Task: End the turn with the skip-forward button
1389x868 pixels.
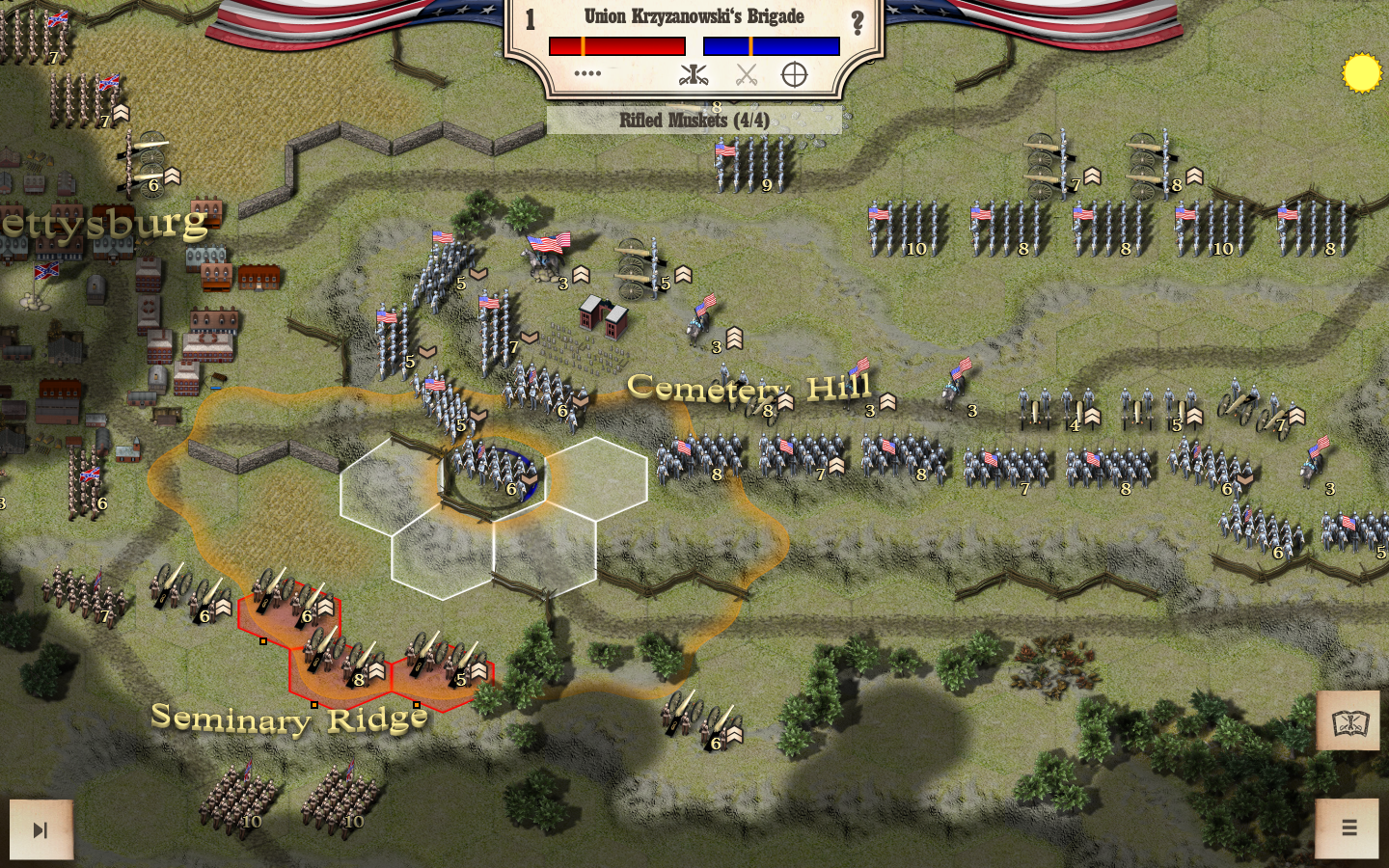Action: [x=41, y=829]
